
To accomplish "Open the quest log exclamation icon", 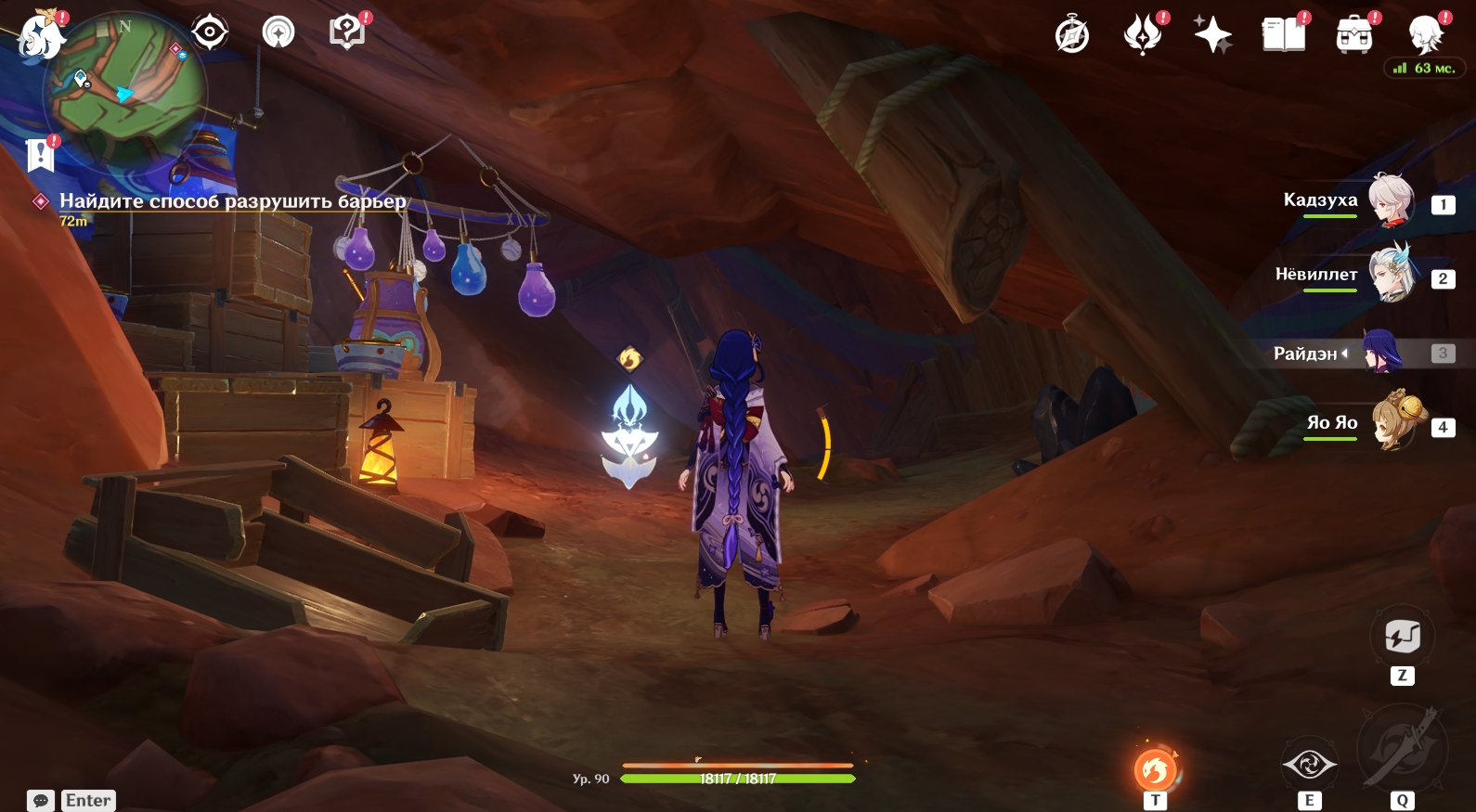I will pos(41,154).
